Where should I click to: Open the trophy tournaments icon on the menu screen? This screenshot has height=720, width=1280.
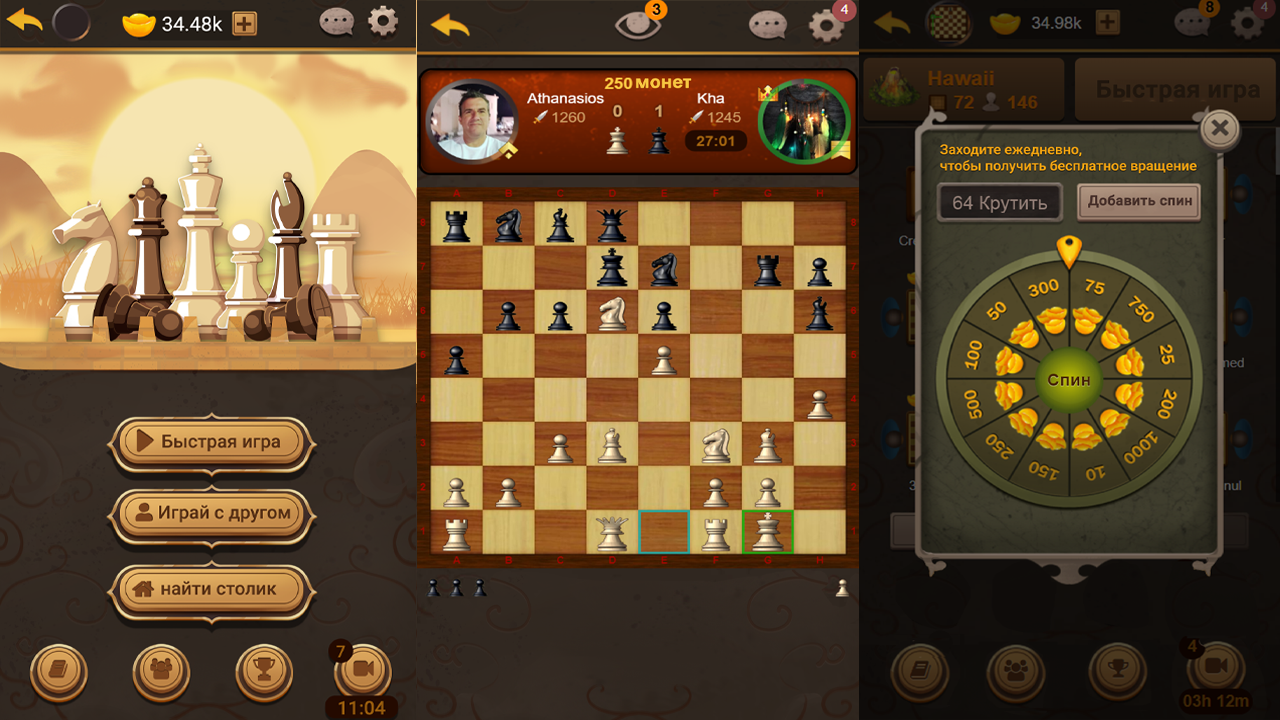[x=263, y=671]
